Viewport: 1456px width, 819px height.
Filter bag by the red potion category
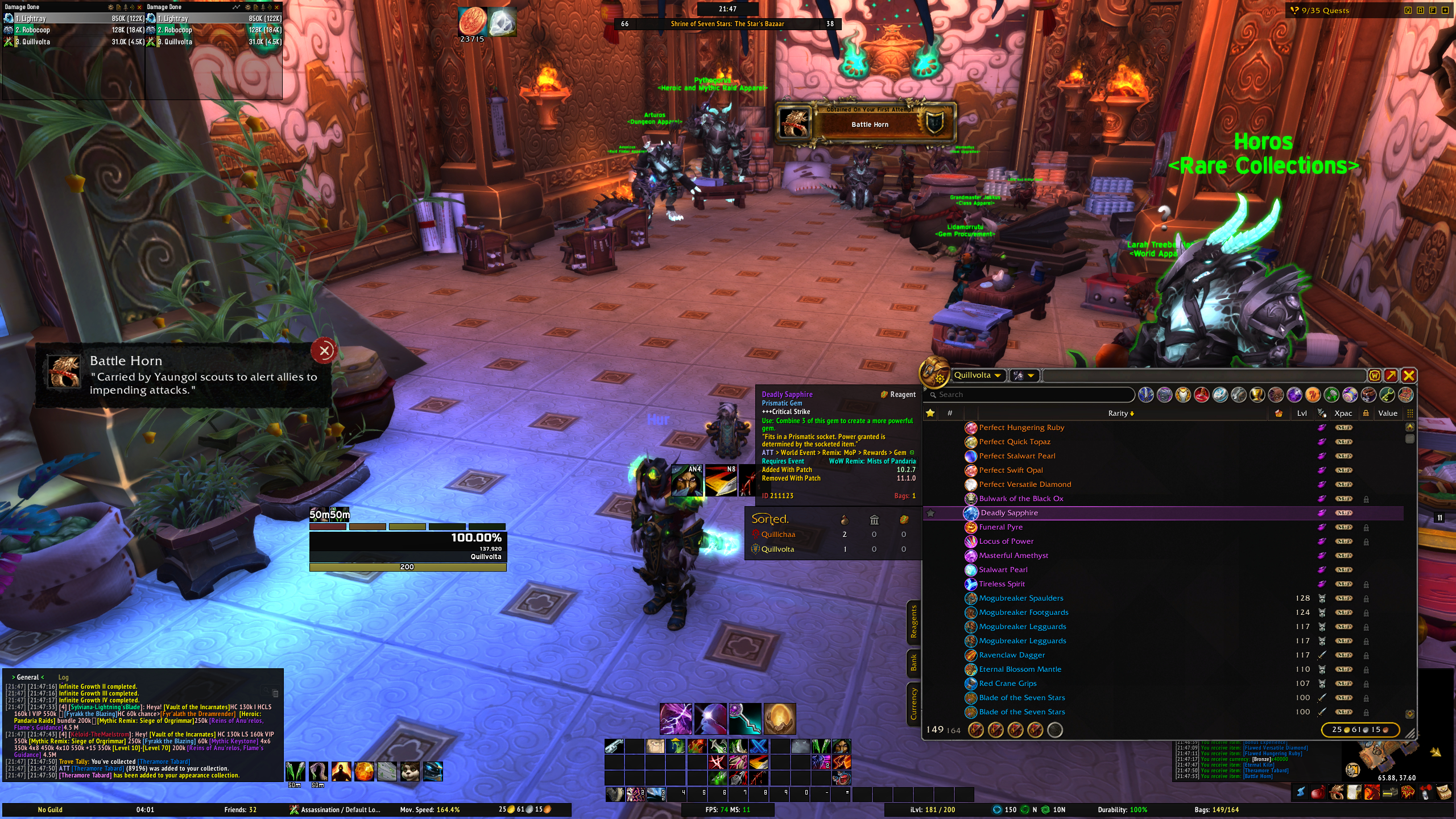[x=1201, y=395]
